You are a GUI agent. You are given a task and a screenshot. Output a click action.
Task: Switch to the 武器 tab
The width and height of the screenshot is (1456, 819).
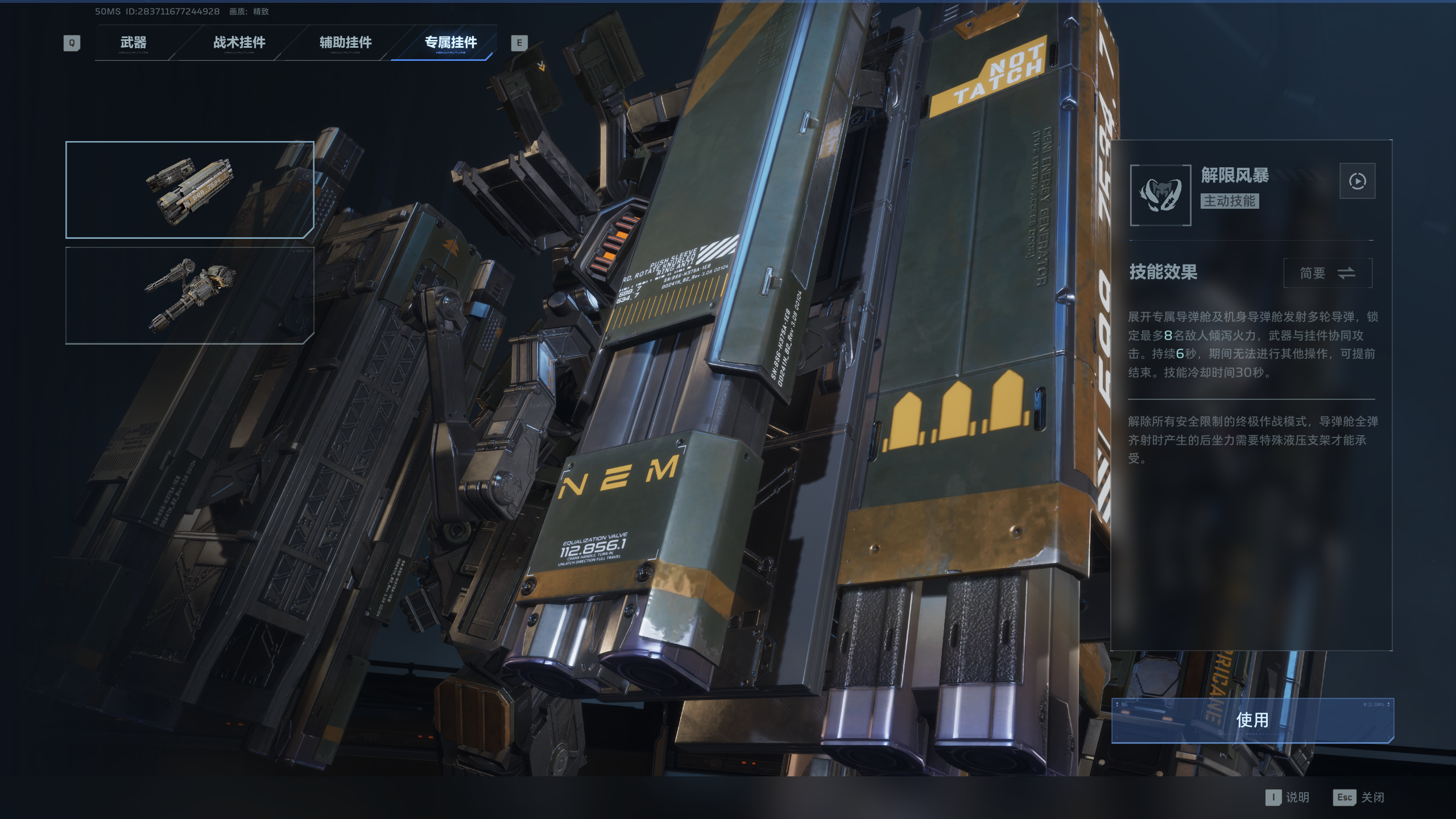[x=133, y=43]
